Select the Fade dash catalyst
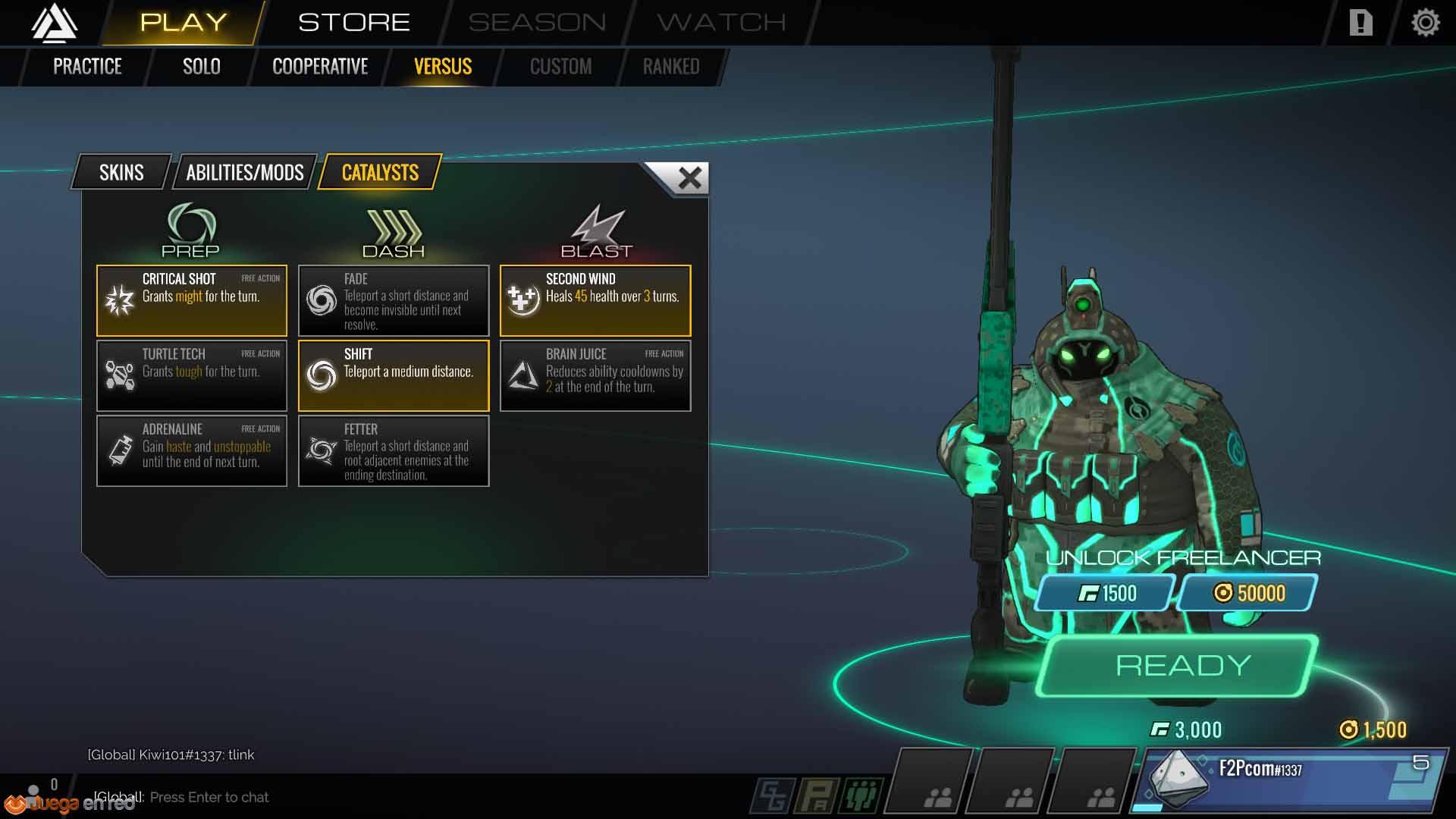 (x=394, y=300)
